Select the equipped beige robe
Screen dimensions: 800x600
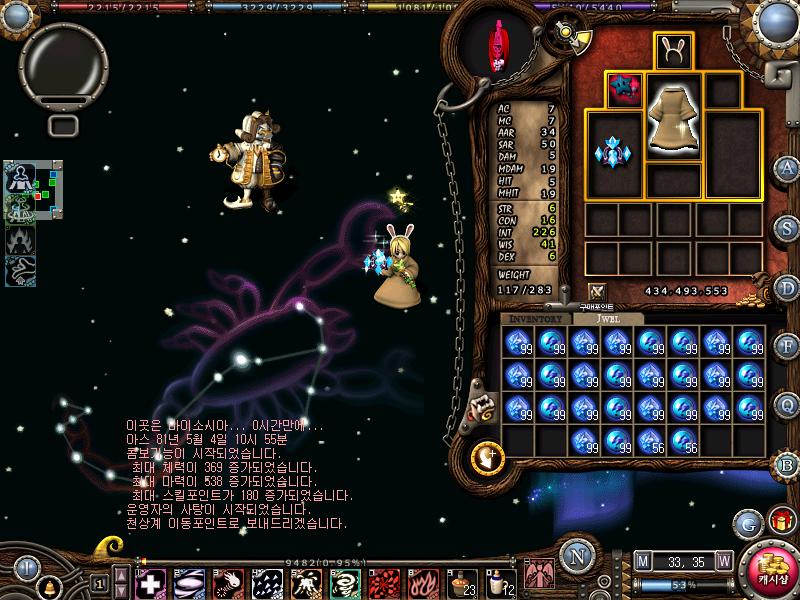tap(673, 118)
